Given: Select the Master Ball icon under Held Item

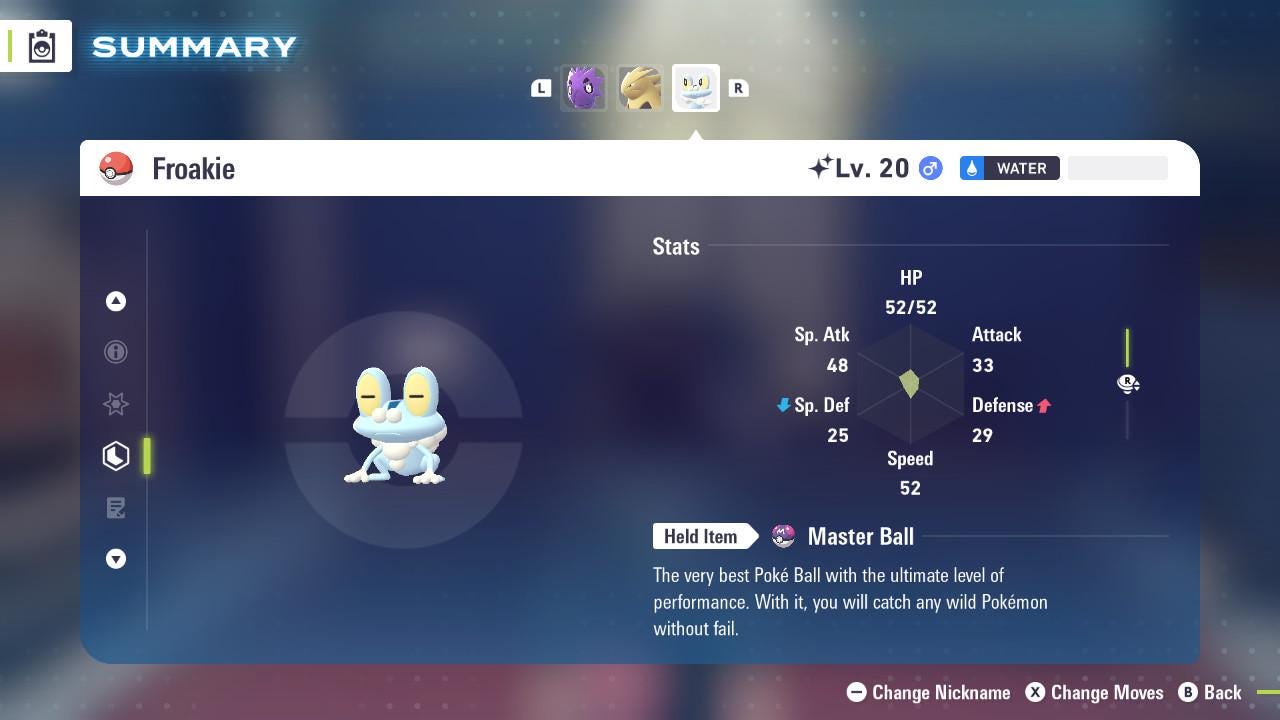Looking at the screenshot, I should pyautogui.click(x=784, y=536).
